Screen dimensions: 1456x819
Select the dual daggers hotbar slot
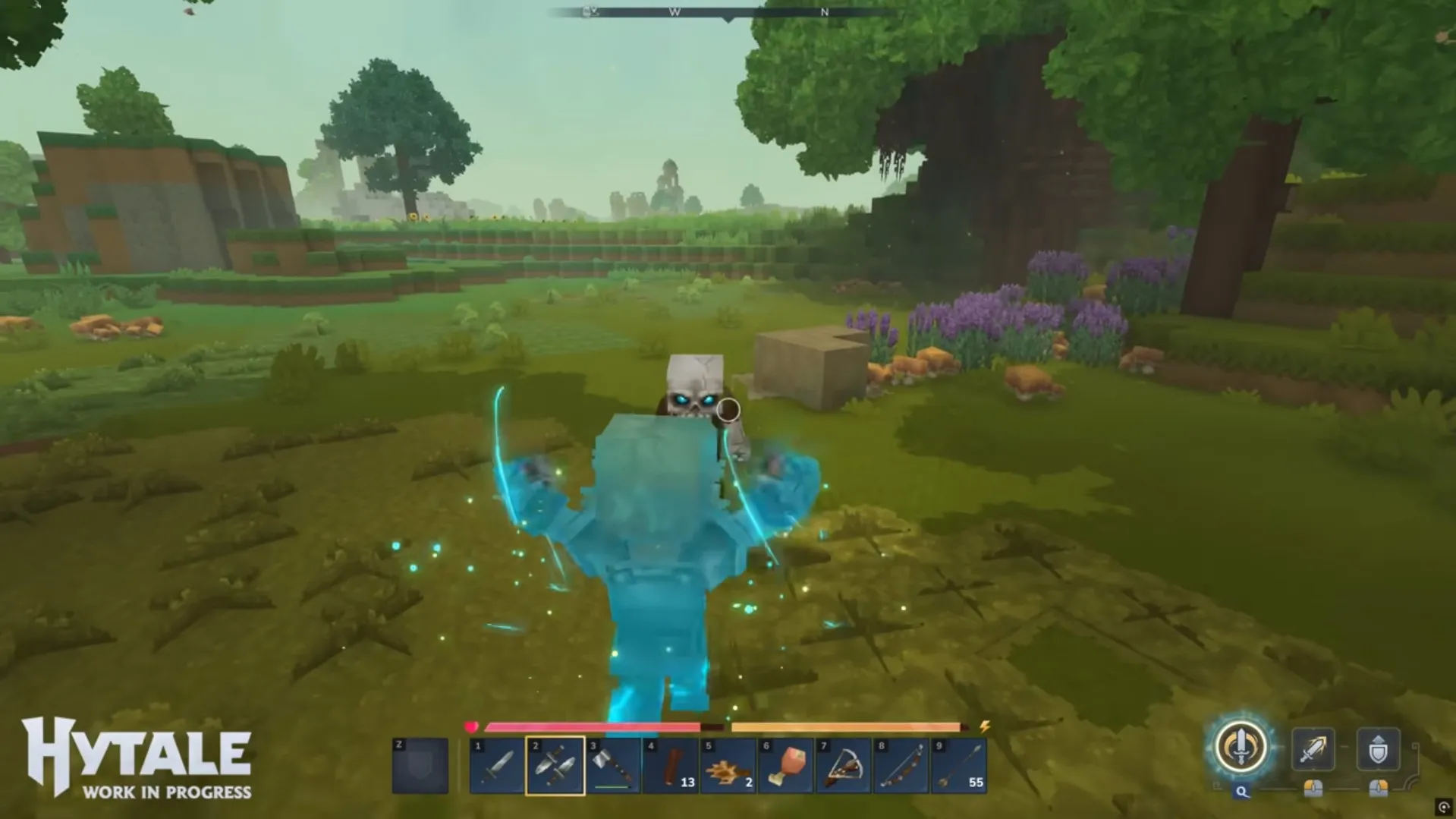(555, 766)
